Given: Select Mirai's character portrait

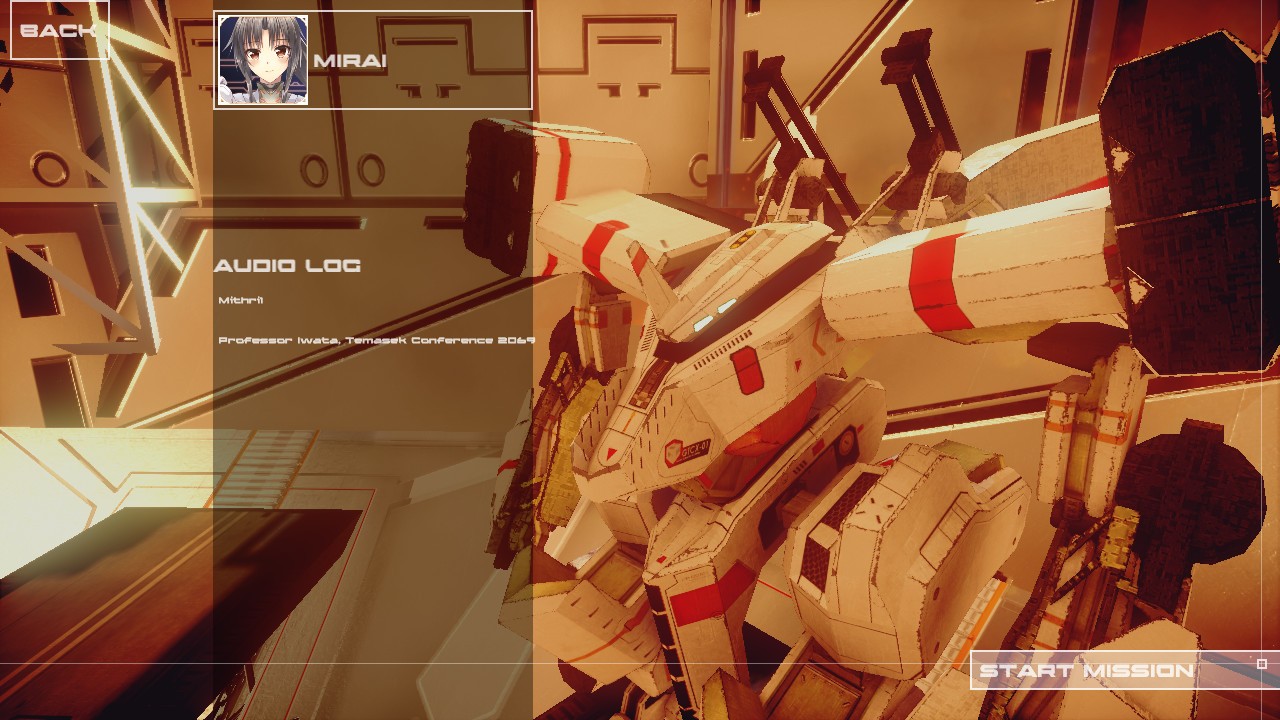Looking at the screenshot, I should tap(263, 60).
